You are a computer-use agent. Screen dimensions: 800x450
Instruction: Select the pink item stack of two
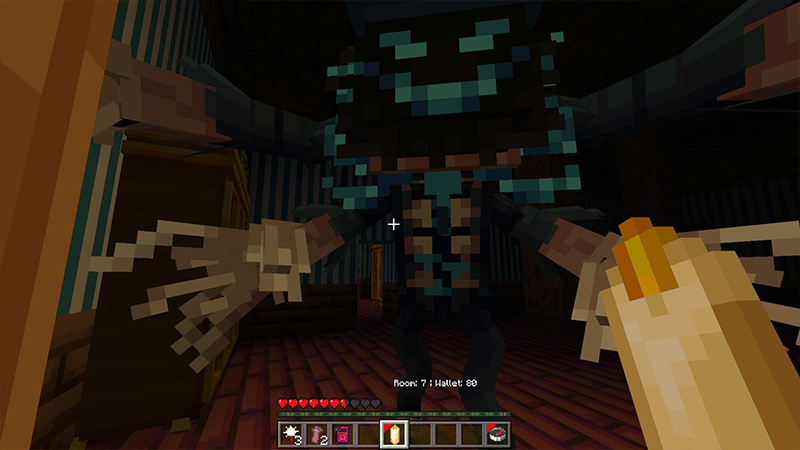point(318,434)
